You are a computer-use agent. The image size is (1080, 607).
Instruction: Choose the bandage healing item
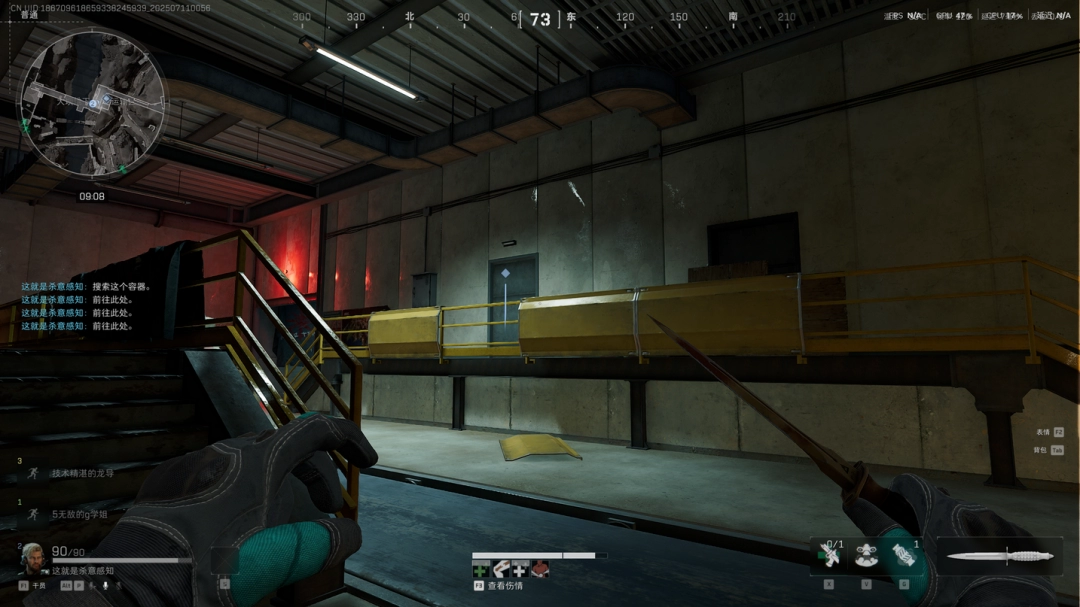coord(501,569)
